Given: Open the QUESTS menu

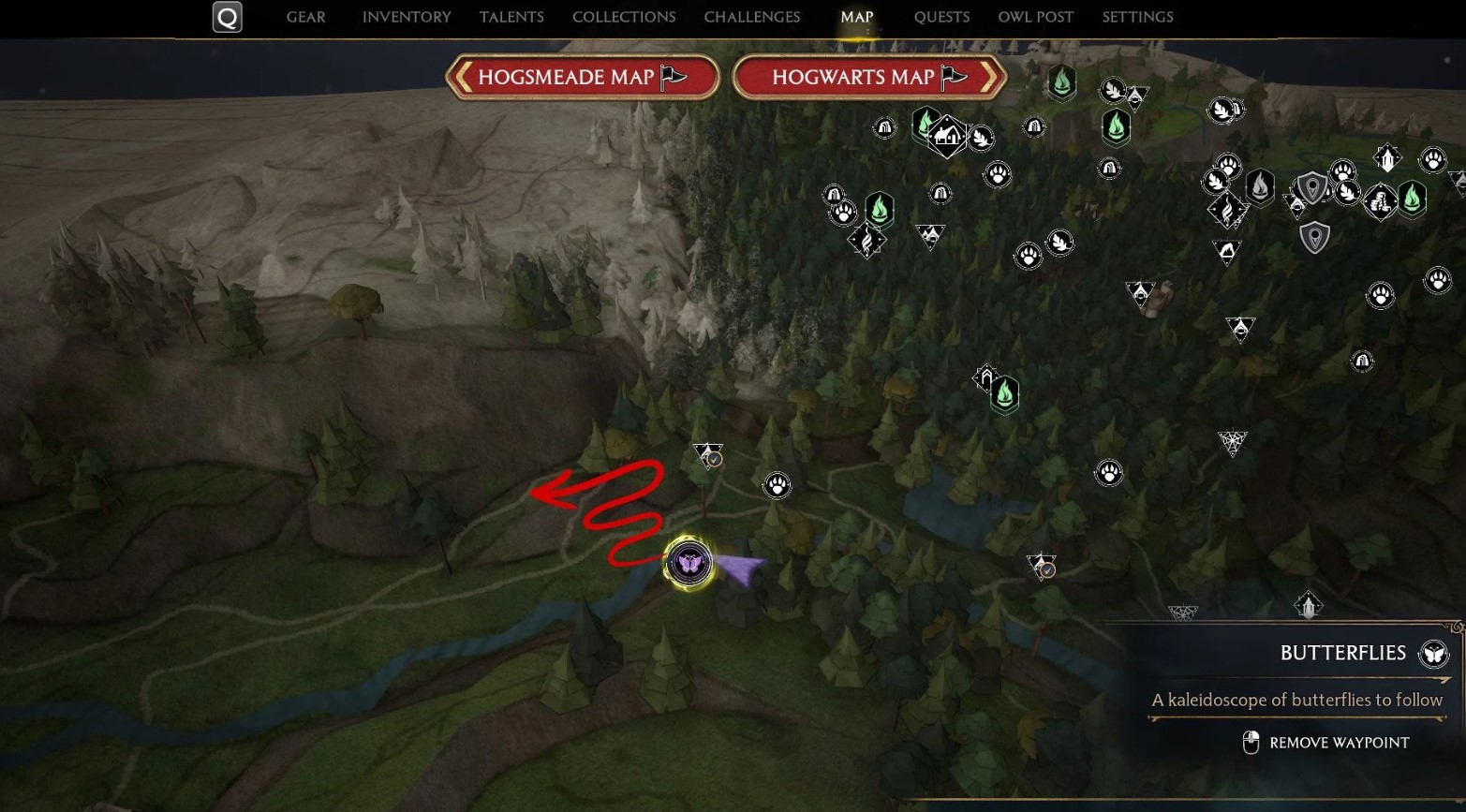Looking at the screenshot, I should click(x=941, y=17).
